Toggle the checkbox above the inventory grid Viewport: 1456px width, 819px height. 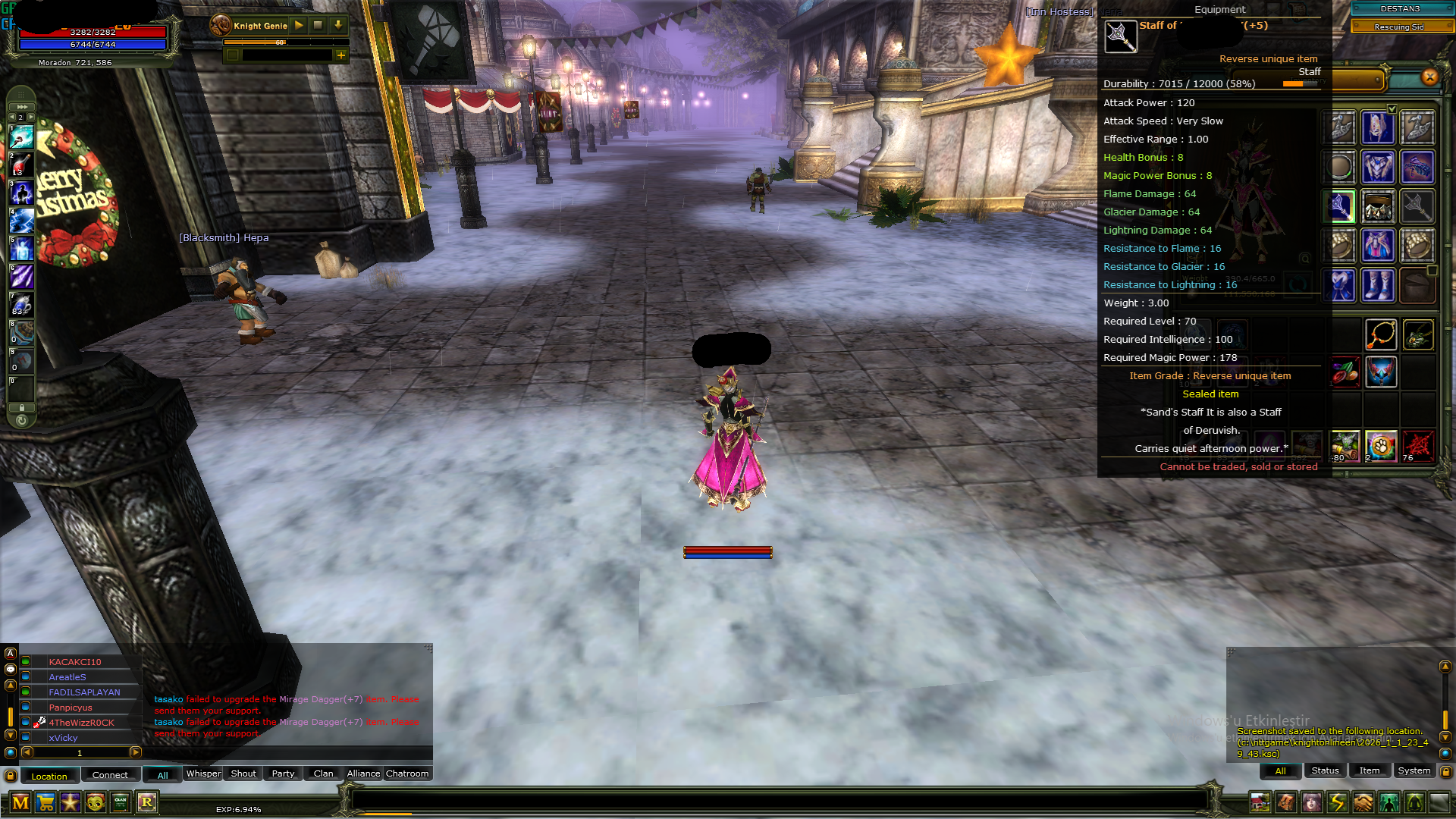(x=1392, y=108)
